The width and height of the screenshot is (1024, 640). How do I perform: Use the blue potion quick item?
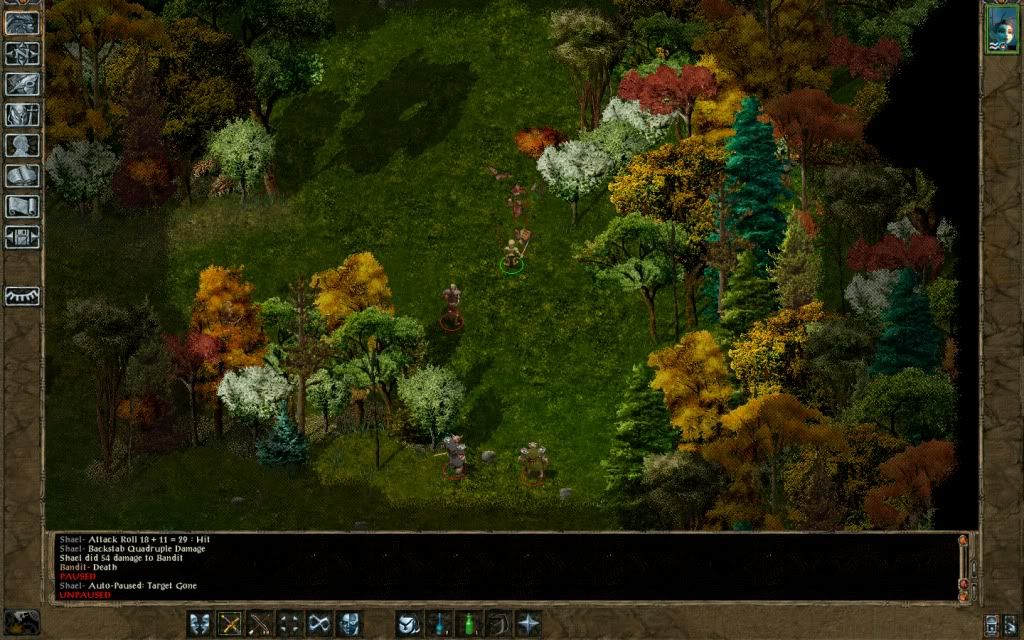(x=438, y=623)
